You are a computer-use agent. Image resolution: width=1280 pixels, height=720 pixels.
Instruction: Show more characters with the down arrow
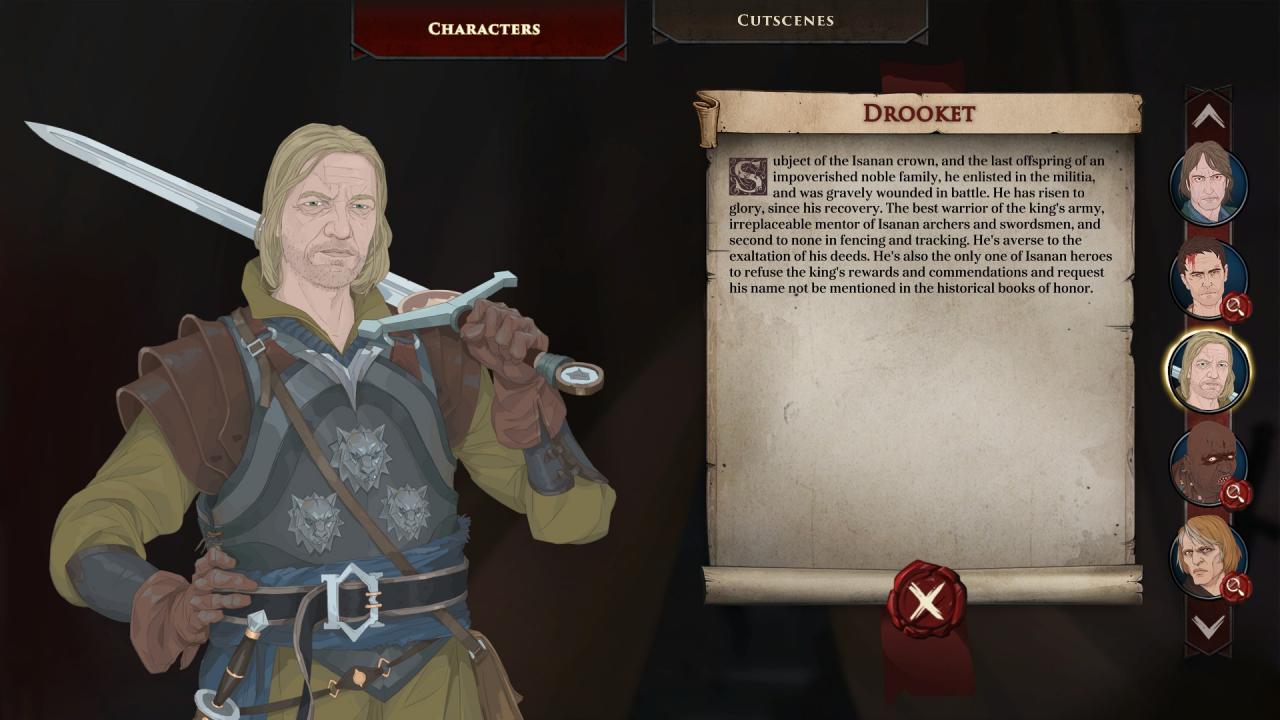(x=1208, y=626)
